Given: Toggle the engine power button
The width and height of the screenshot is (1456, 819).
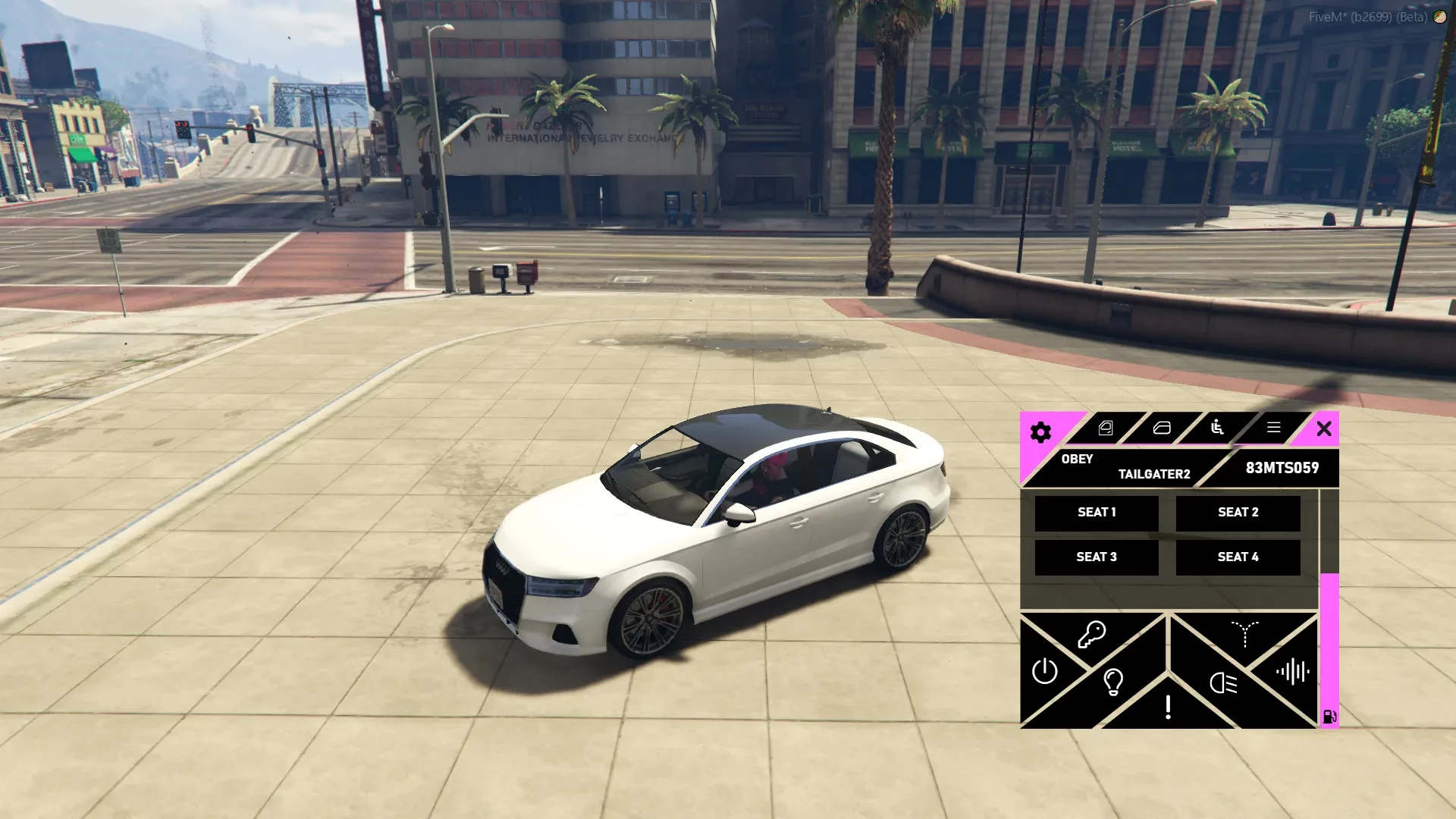Looking at the screenshot, I should [x=1044, y=671].
